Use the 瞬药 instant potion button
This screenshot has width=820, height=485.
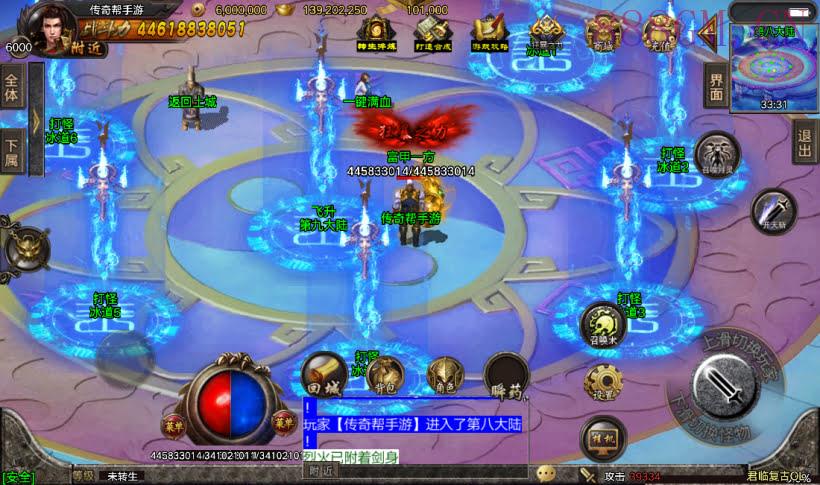(x=506, y=376)
